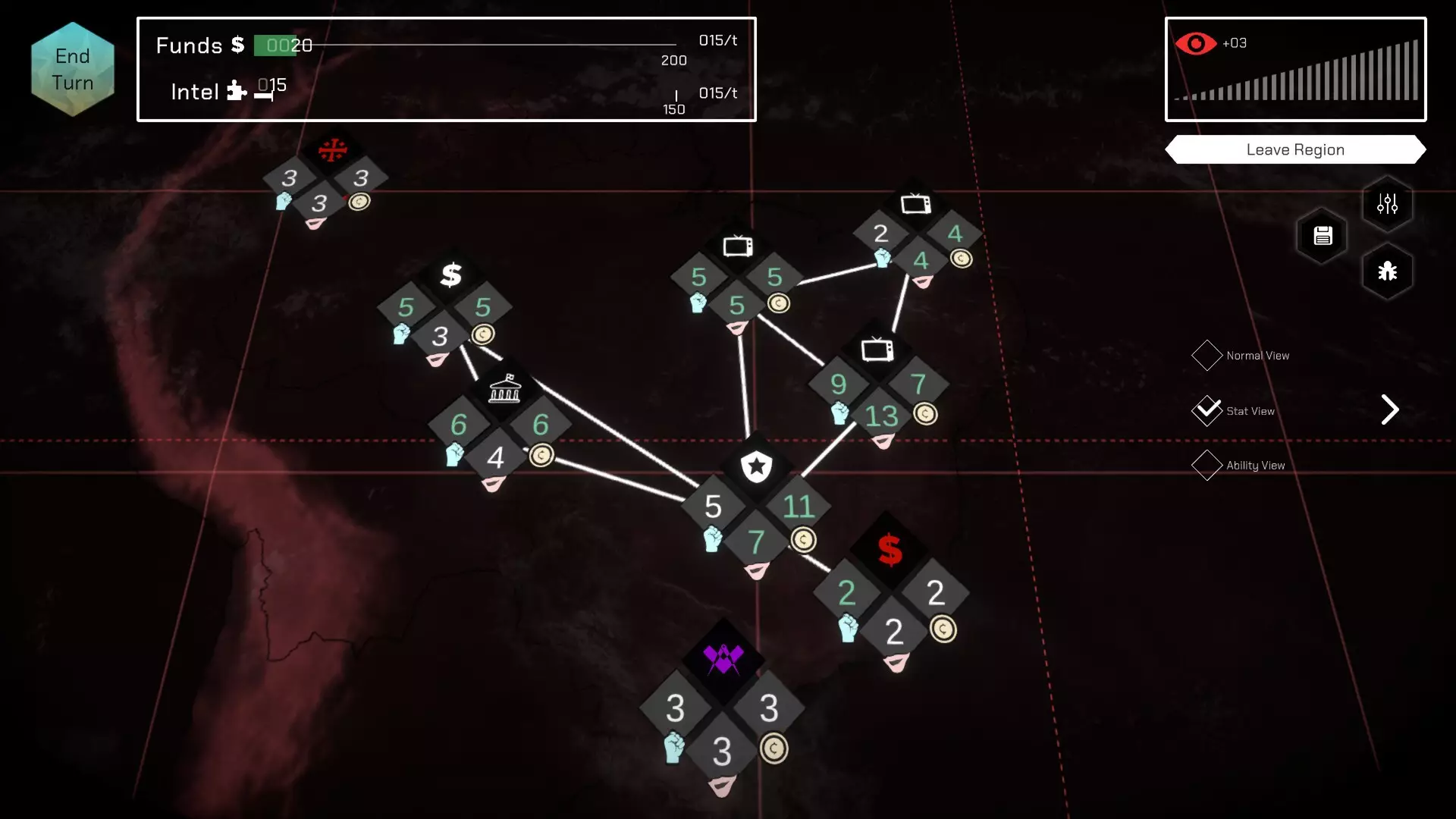The height and width of the screenshot is (819, 1456).
Task: Select the shield node with star emblem
Action: tap(757, 467)
